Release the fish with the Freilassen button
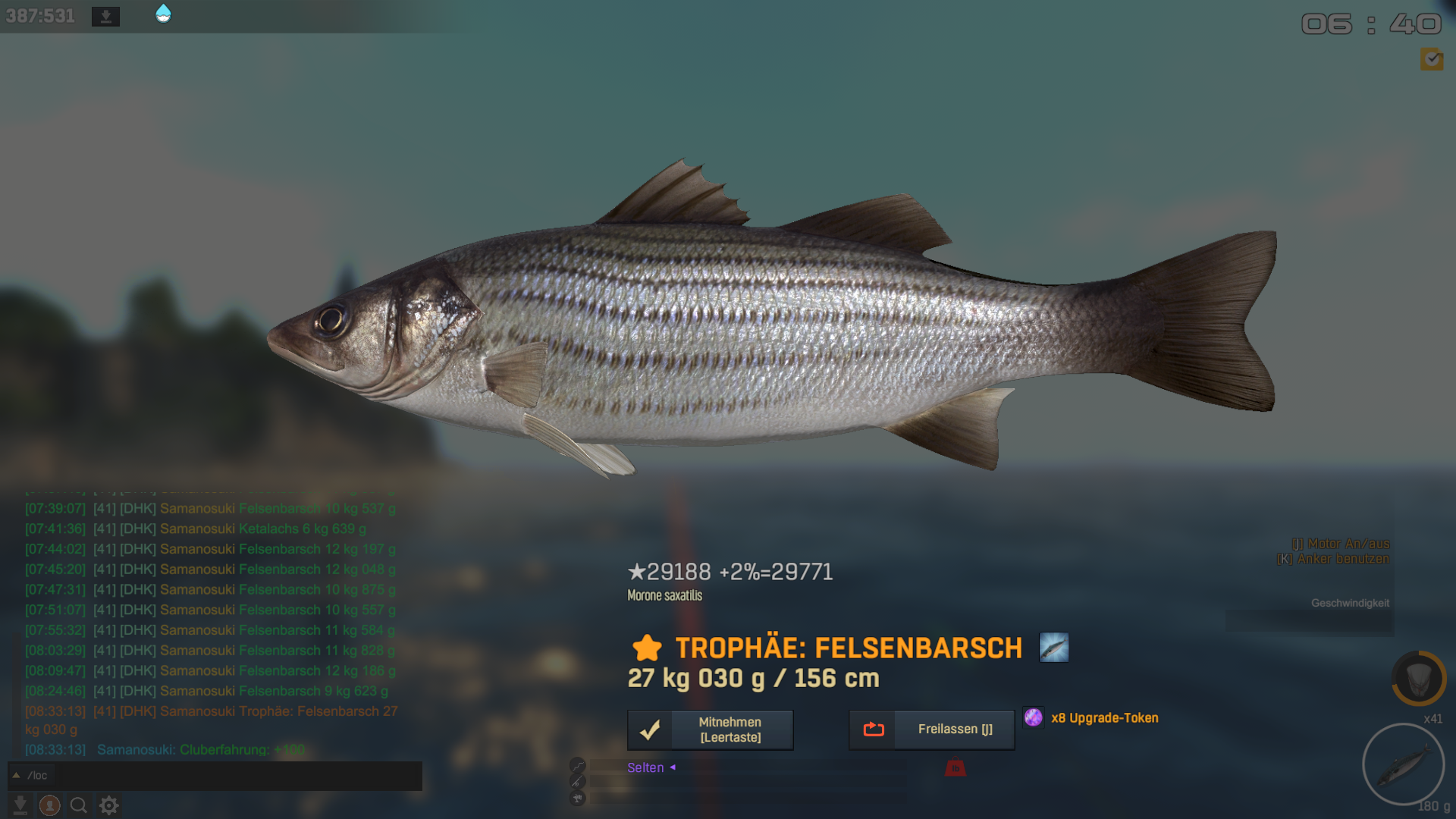 [931, 730]
